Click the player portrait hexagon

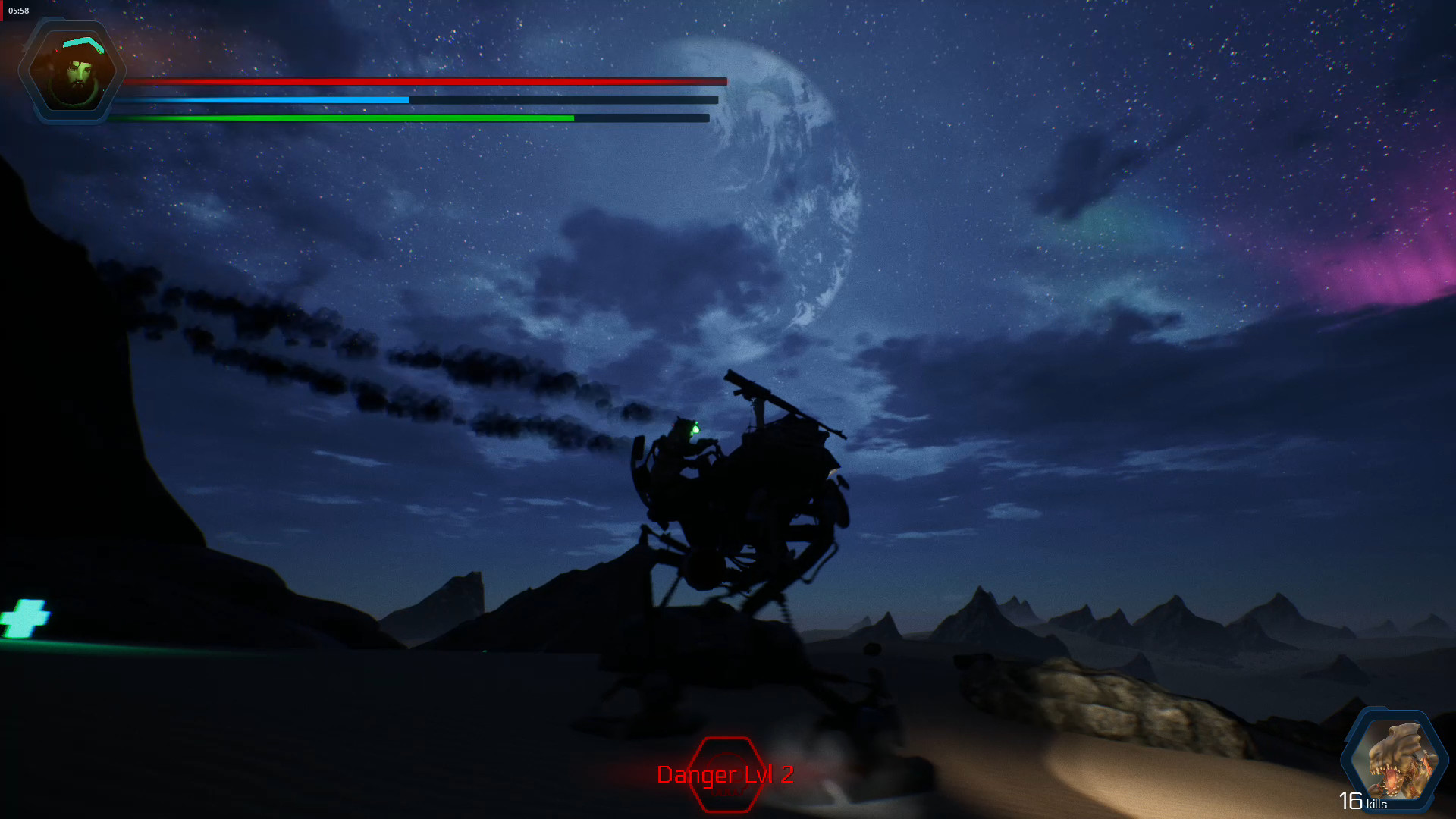(x=72, y=71)
